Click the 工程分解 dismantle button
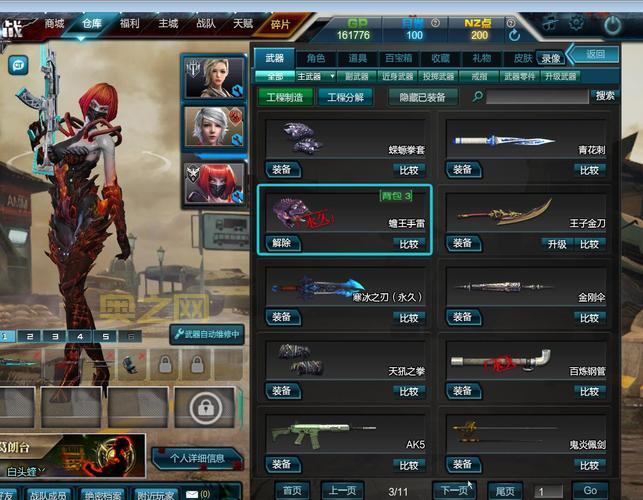Viewport: 643px width, 500px height. (x=345, y=97)
